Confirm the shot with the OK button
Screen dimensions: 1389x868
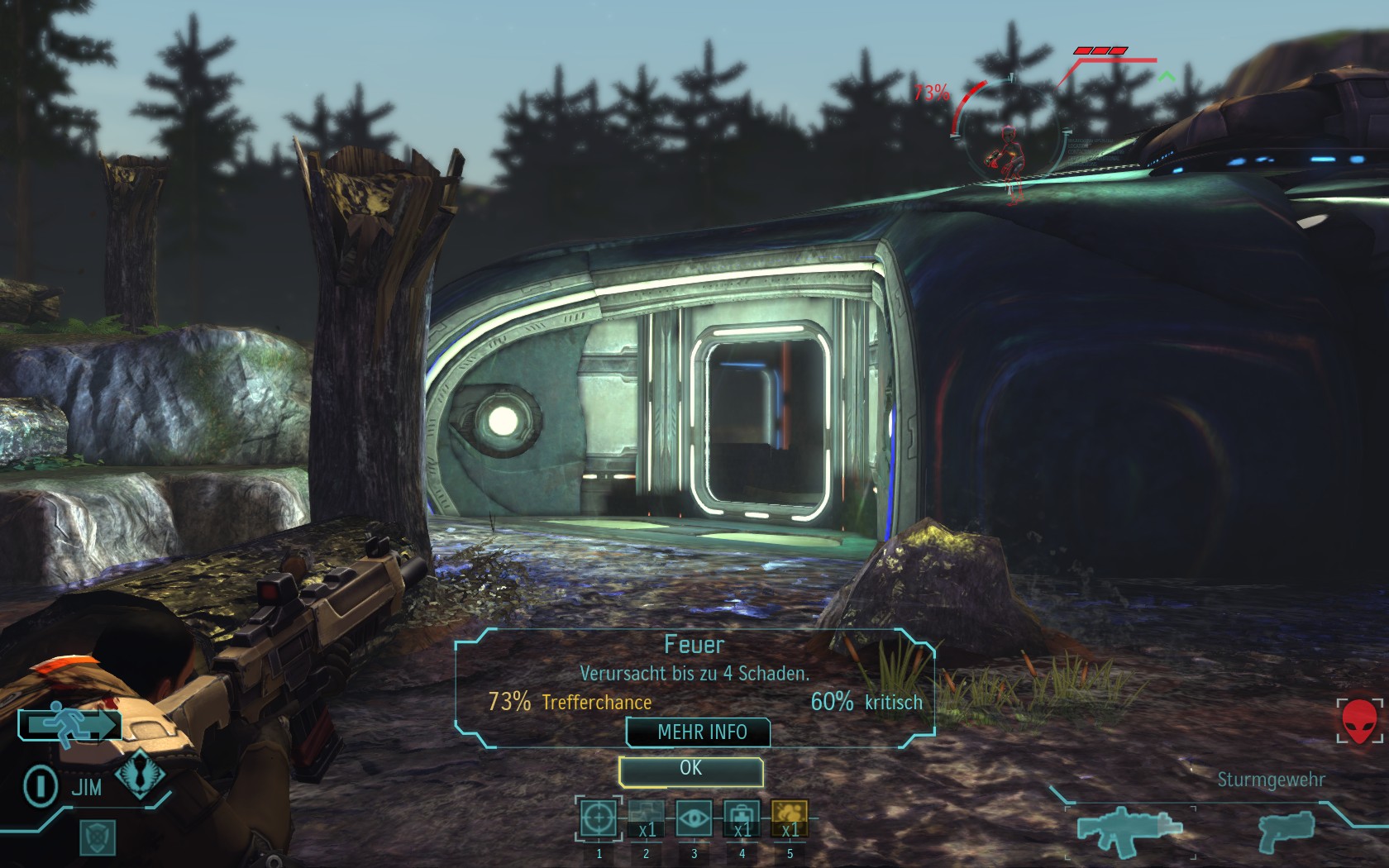pyautogui.click(x=690, y=770)
